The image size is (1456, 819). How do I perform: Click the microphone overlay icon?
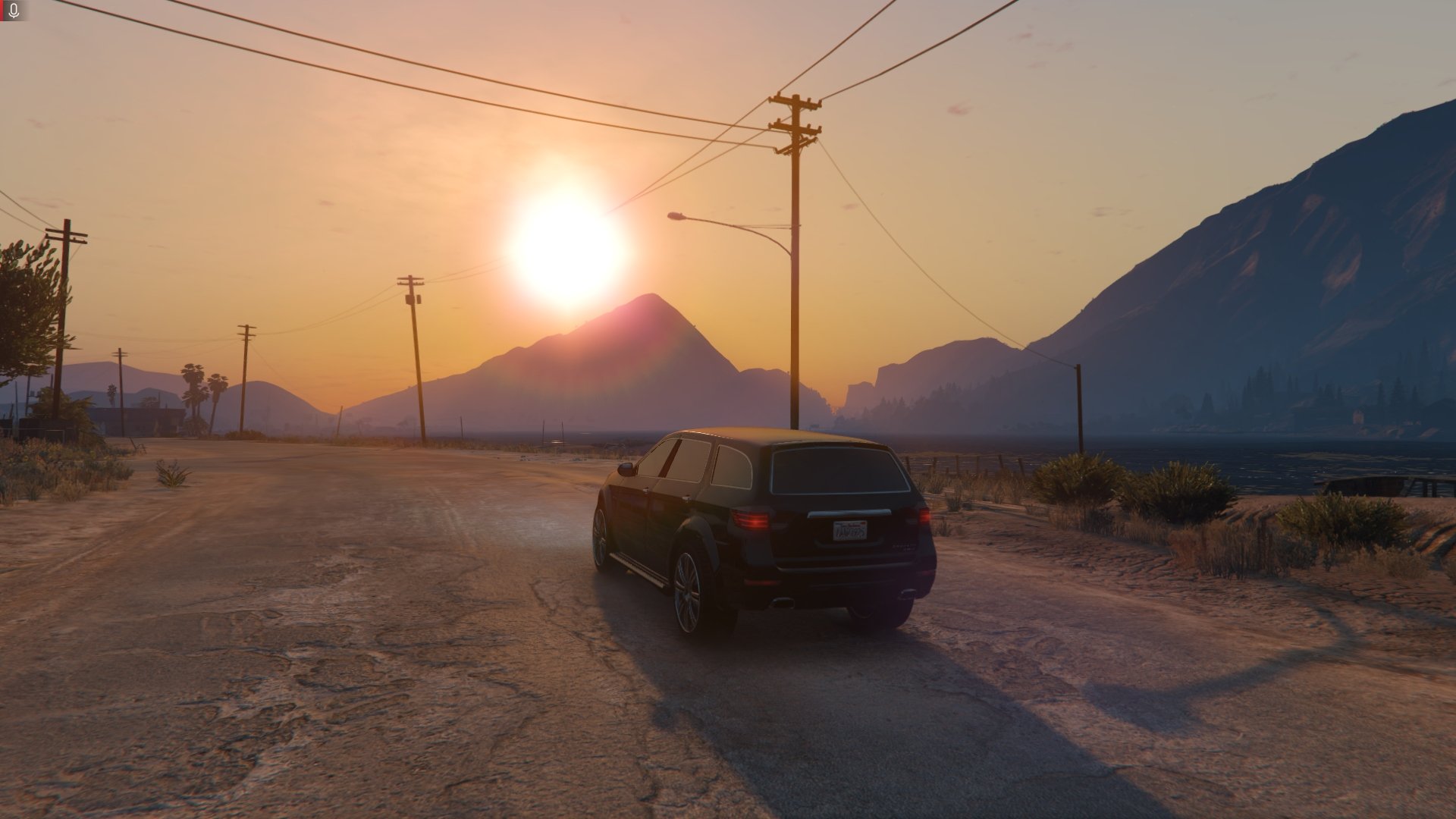(x=13, y=10)
